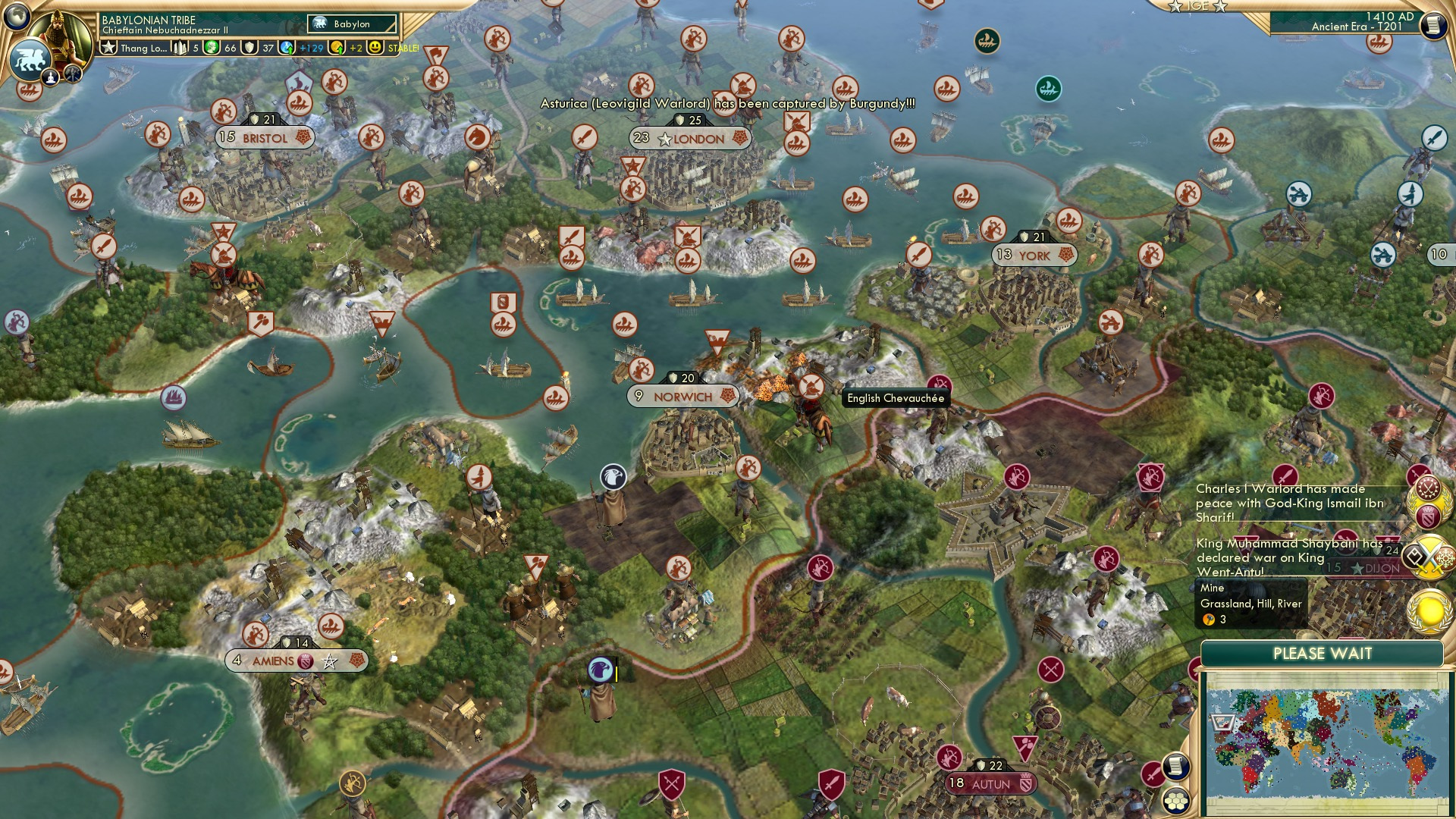Click the PLEASE WAIT button
The width and height of the screenshot is (1456, 819).
[x=1323, y=654]
